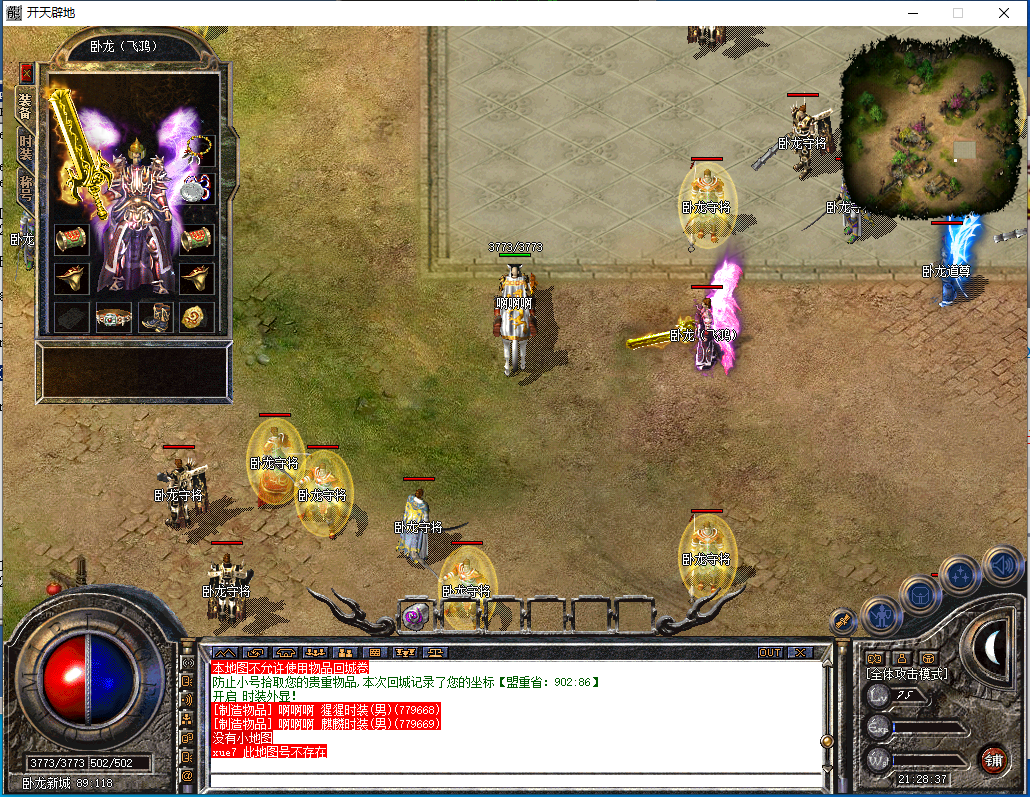Screen dimensions: 1030x797
Task: Use the purple item in the hotbar
Action: click(413, 617)
